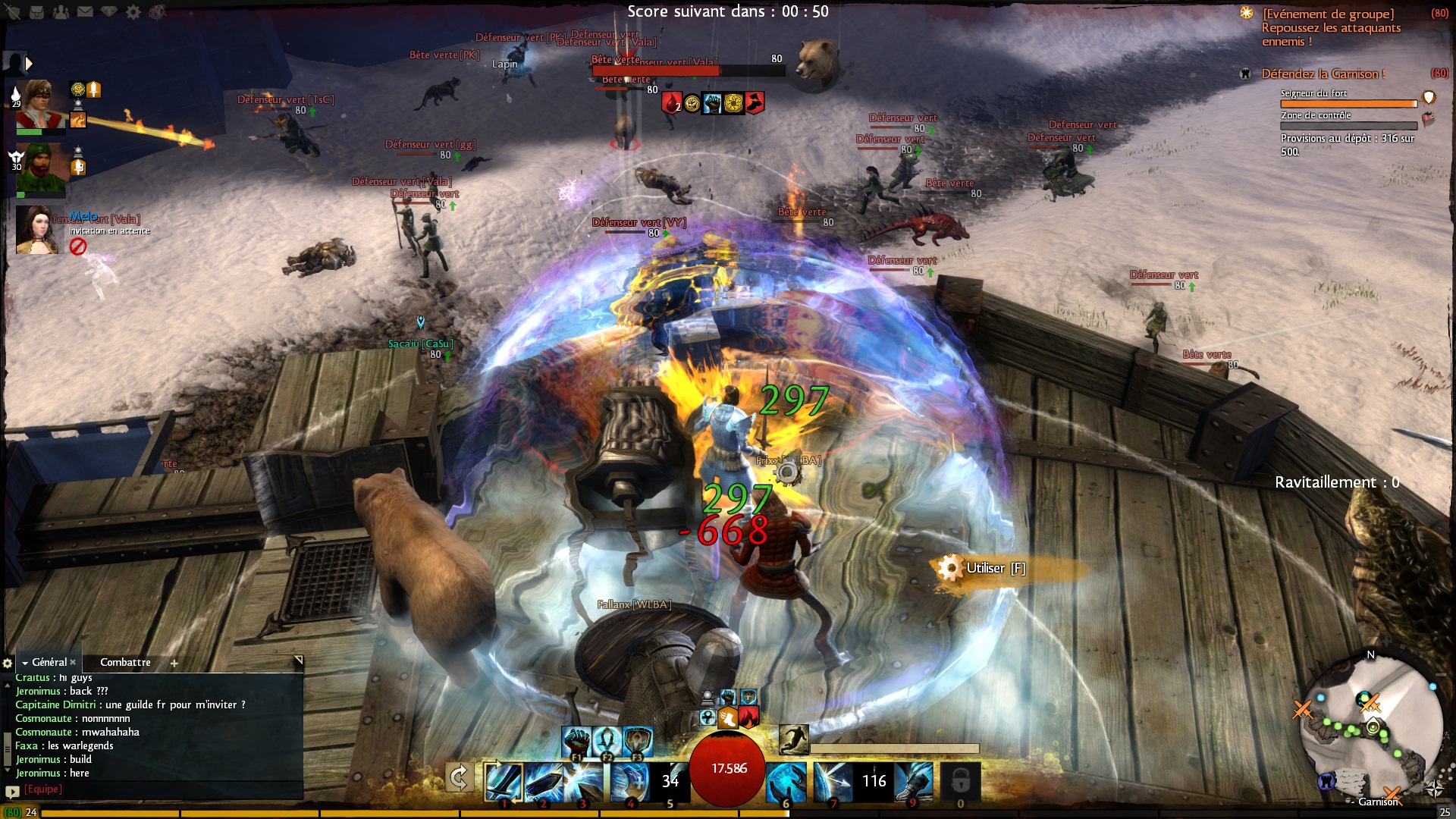Open the mail envelope icon
Screen dimensions: 1456x819
pos(85,11)
